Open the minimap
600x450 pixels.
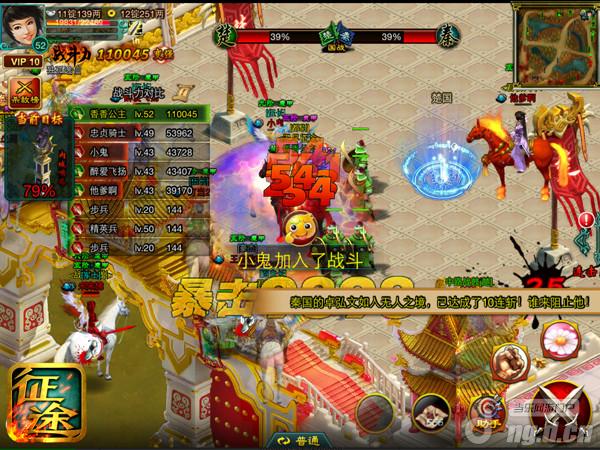pos(556,45)
